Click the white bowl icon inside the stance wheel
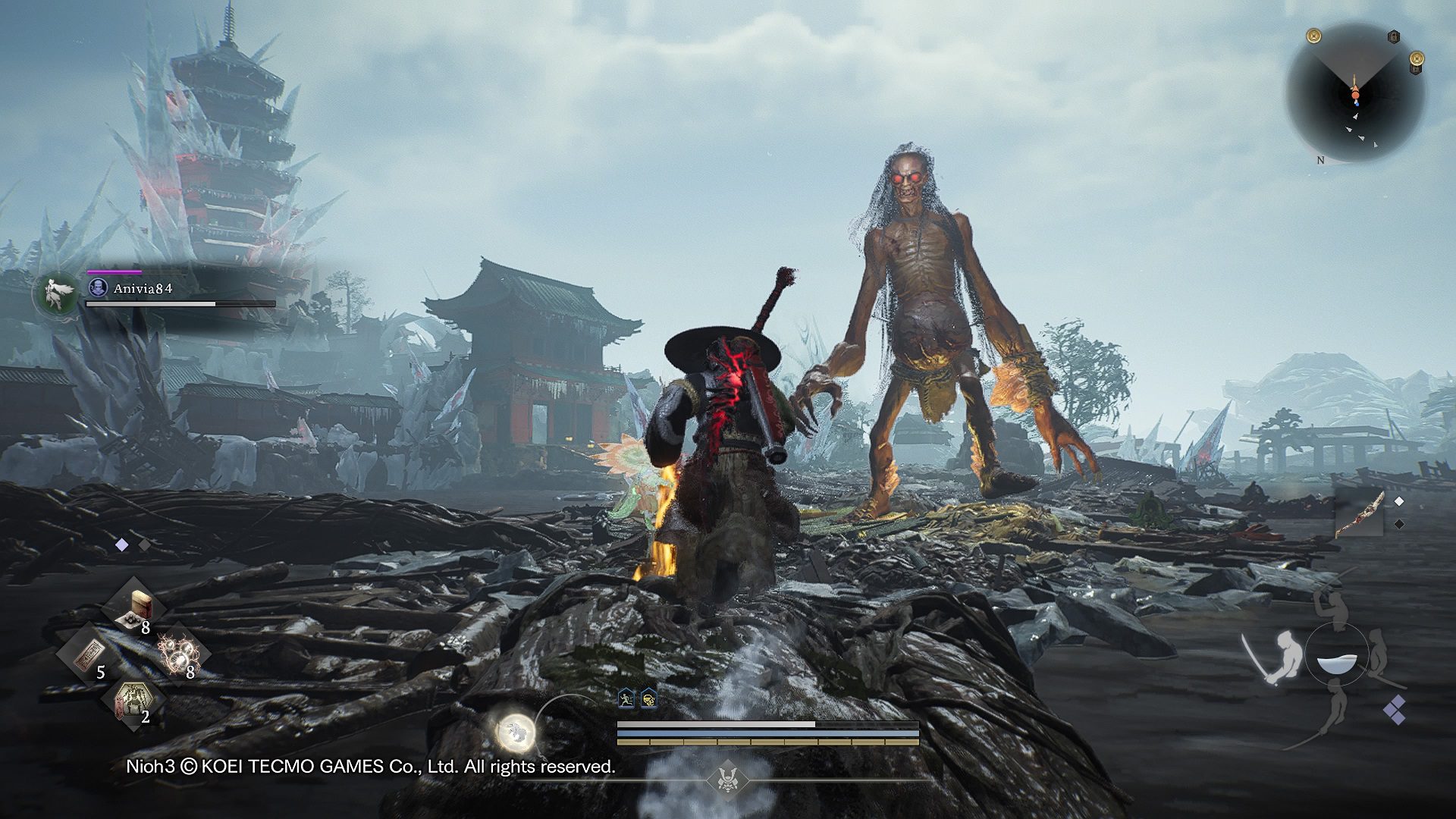 tap(1338, 664)
